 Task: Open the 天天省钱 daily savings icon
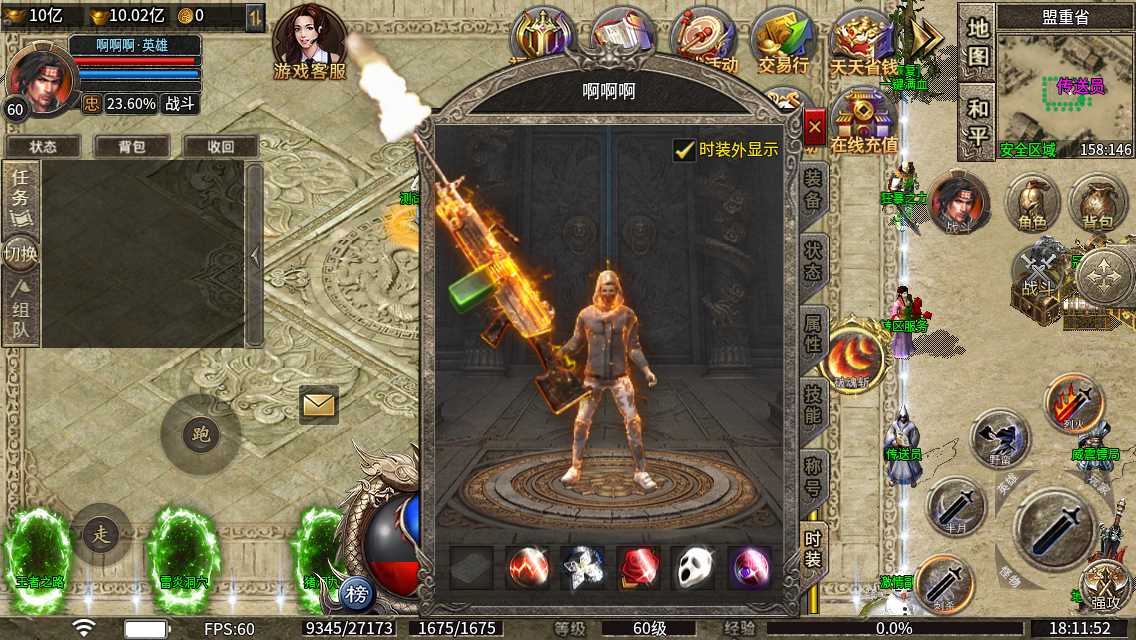tap(863, 40)
